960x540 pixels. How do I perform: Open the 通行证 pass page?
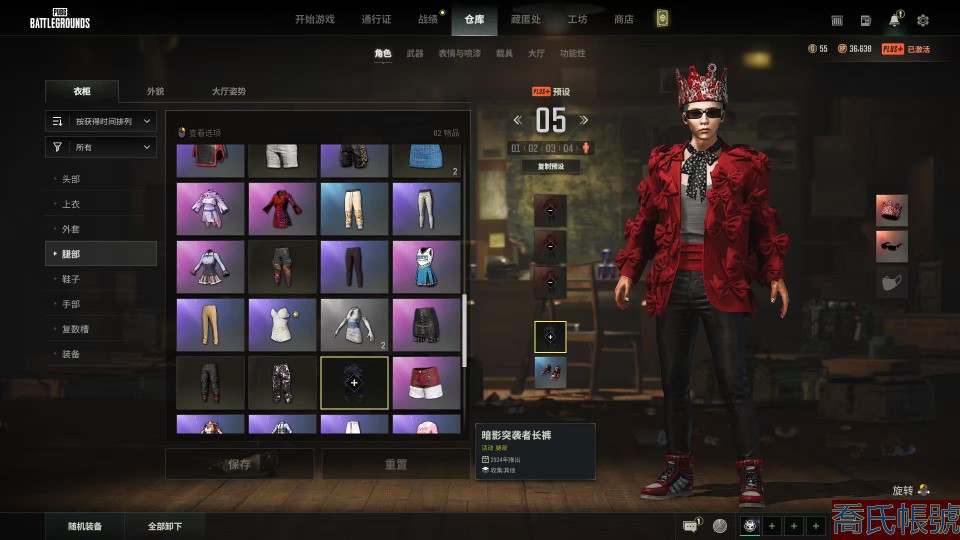pos(376,19)
